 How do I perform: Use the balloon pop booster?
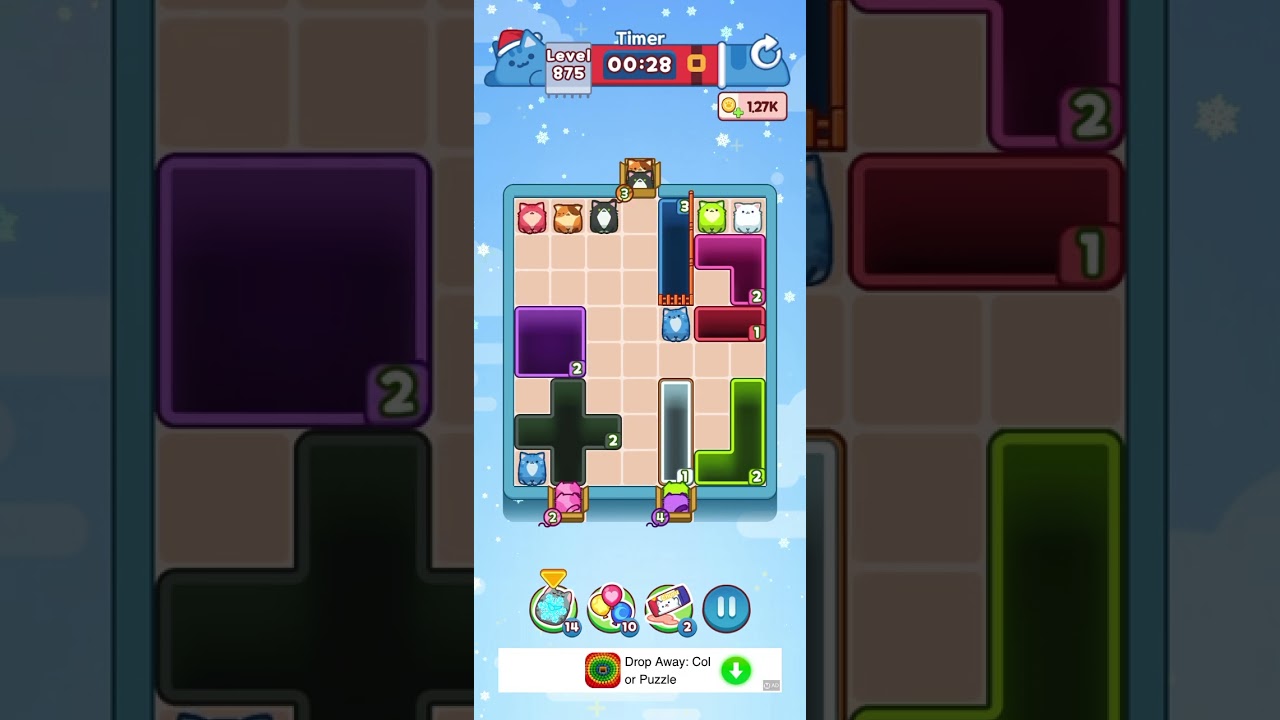(611, 603)
